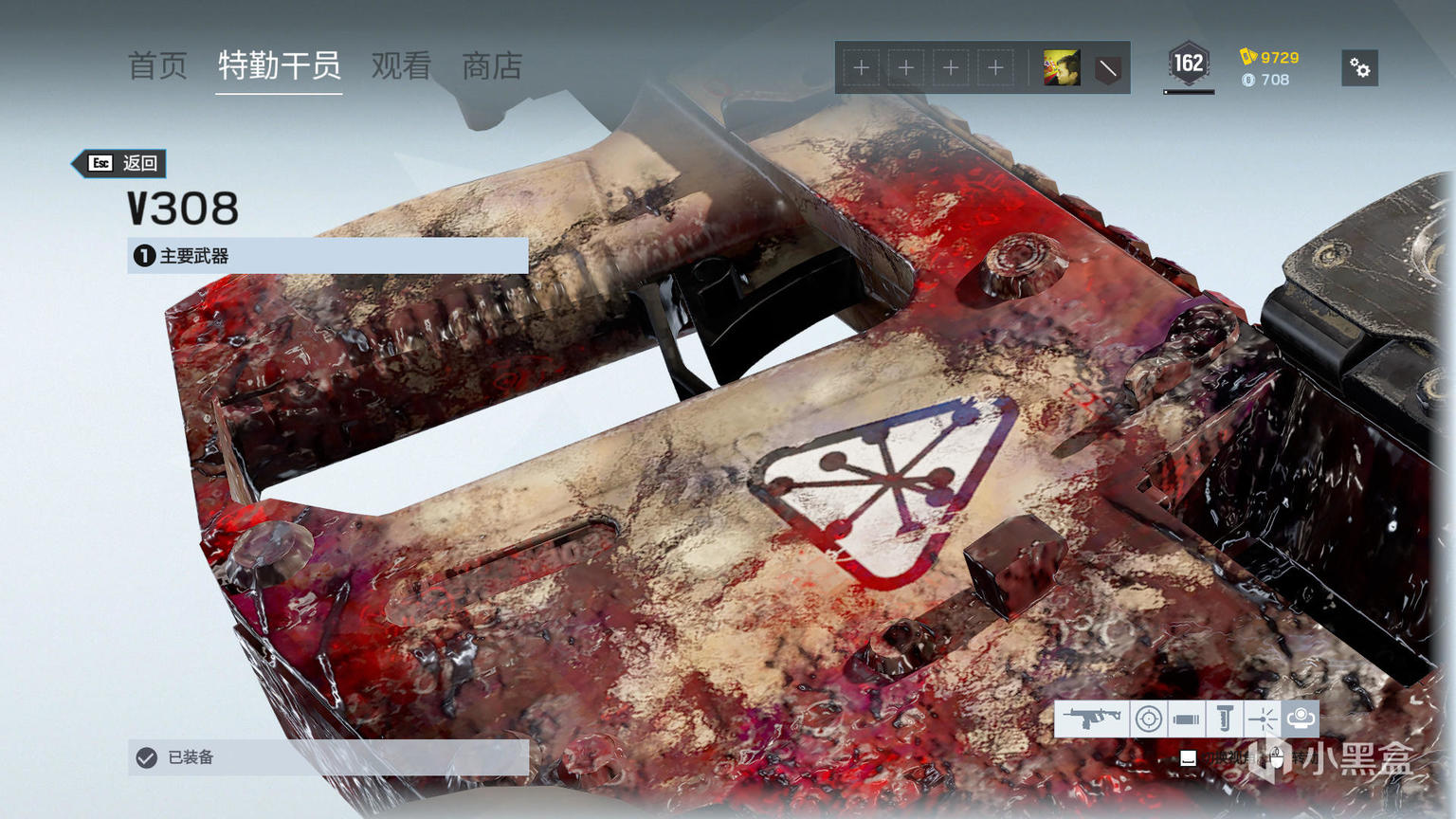Click the yellow renown currency counter
This screenshot has height=819, width=1456.
coord(1270,58)
